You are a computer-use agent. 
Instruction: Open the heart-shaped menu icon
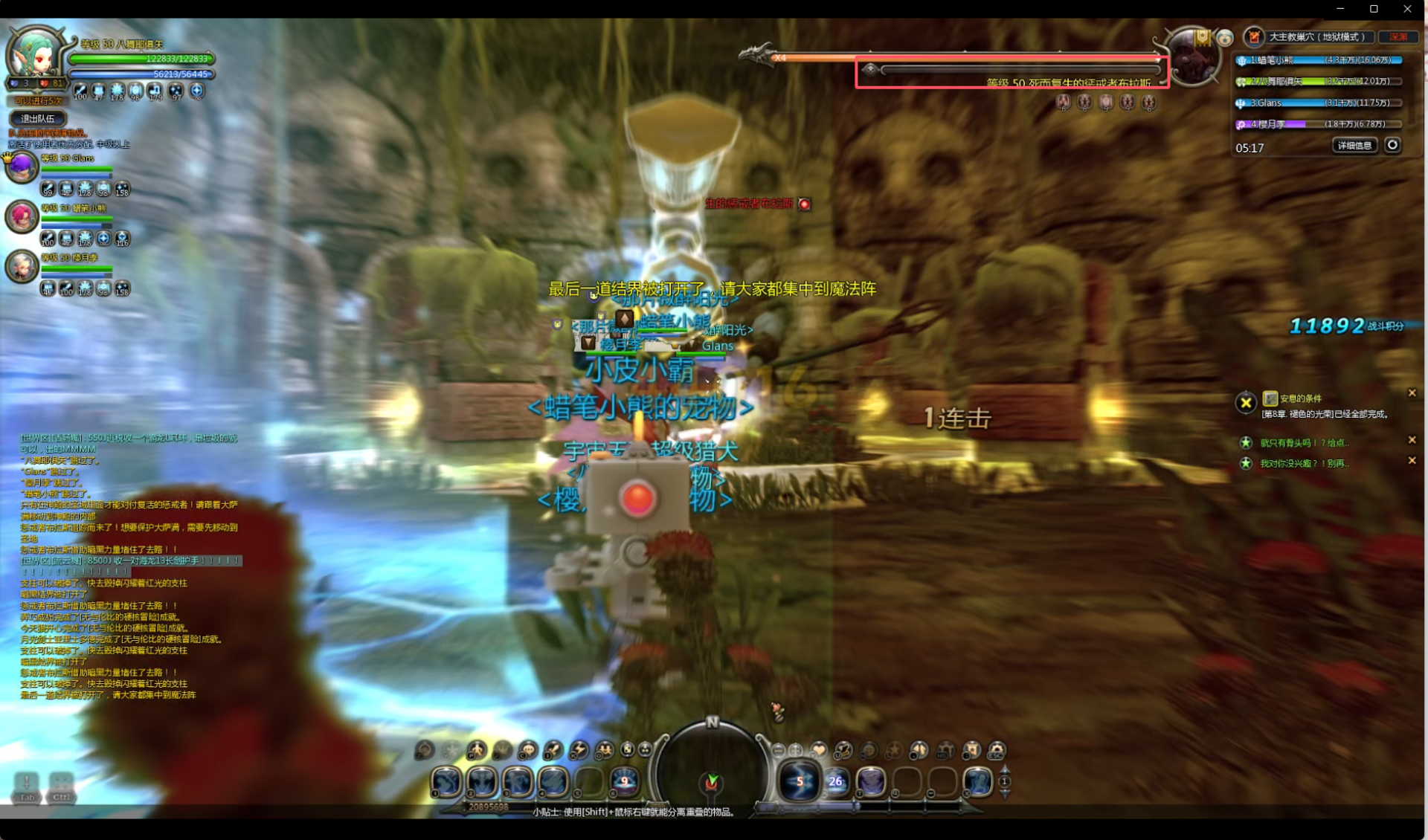pos(819,750)
